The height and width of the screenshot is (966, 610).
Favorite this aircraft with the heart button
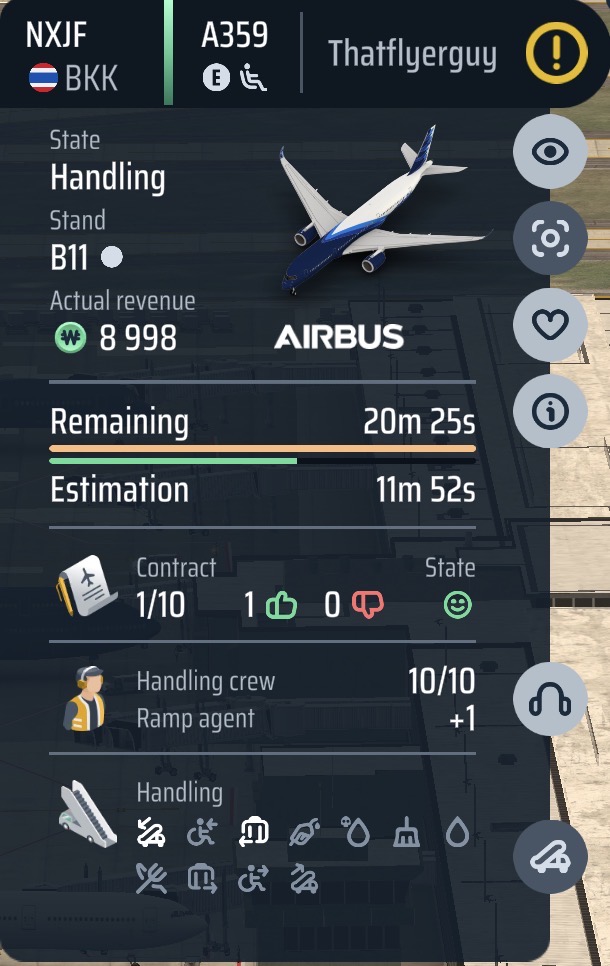pos(550,324)
